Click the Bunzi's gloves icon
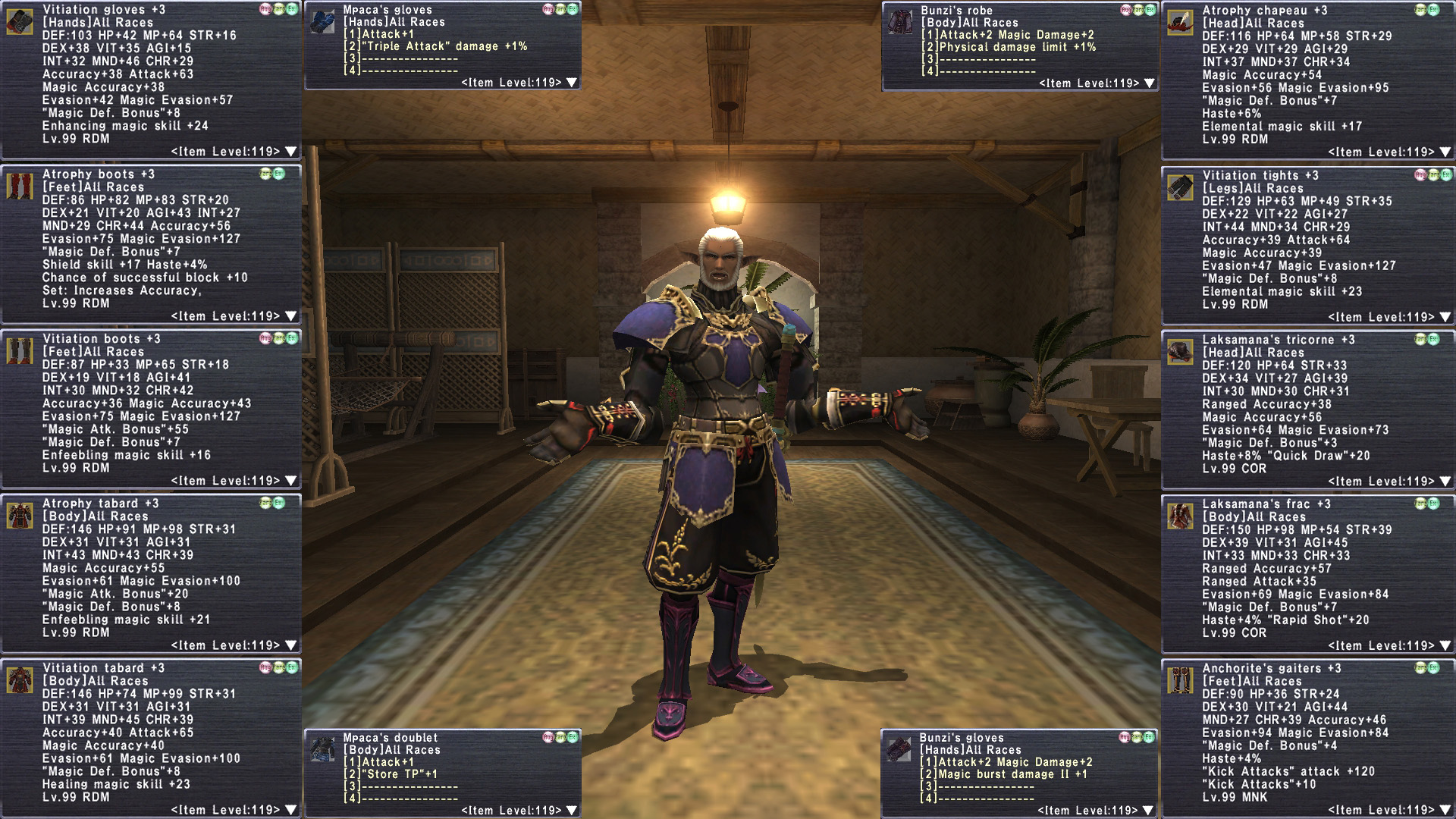 pos(899,750)
